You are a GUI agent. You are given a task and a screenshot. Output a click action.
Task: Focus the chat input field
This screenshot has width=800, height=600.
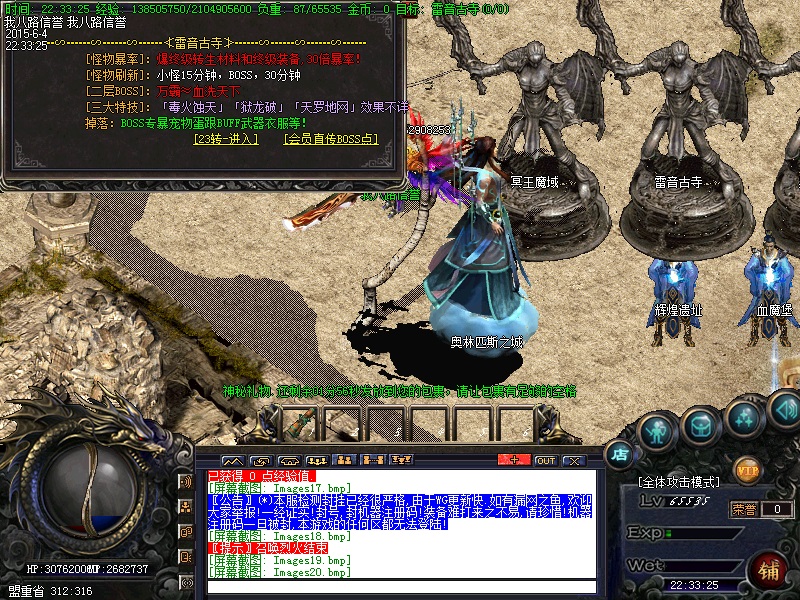point(400,587)
